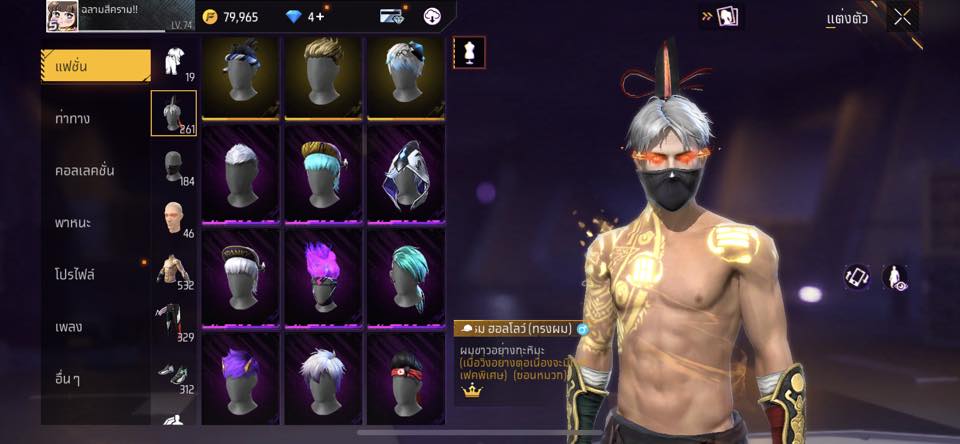Screen dimensions: 960x444
Task: Select the white outfit set category
Action: tap(174, 62)
